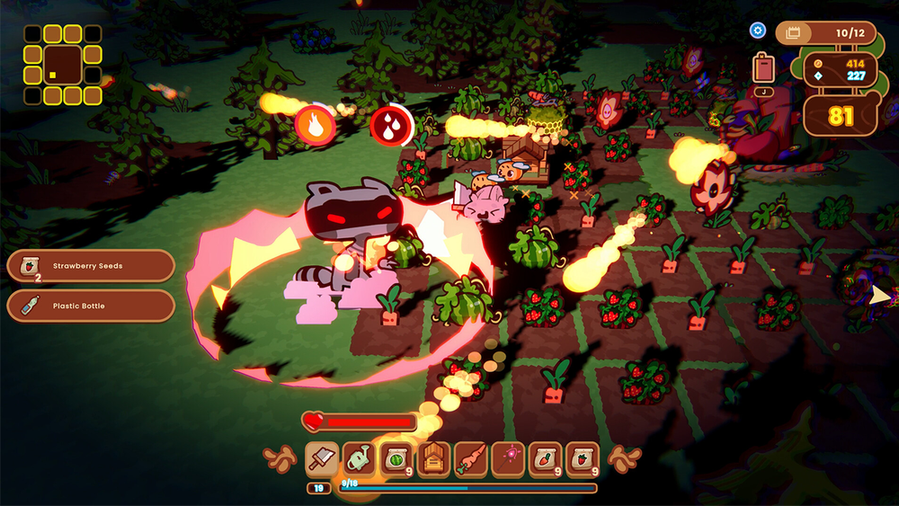
Task: Pick the wooden crate hotbar item
Action: 434,459
